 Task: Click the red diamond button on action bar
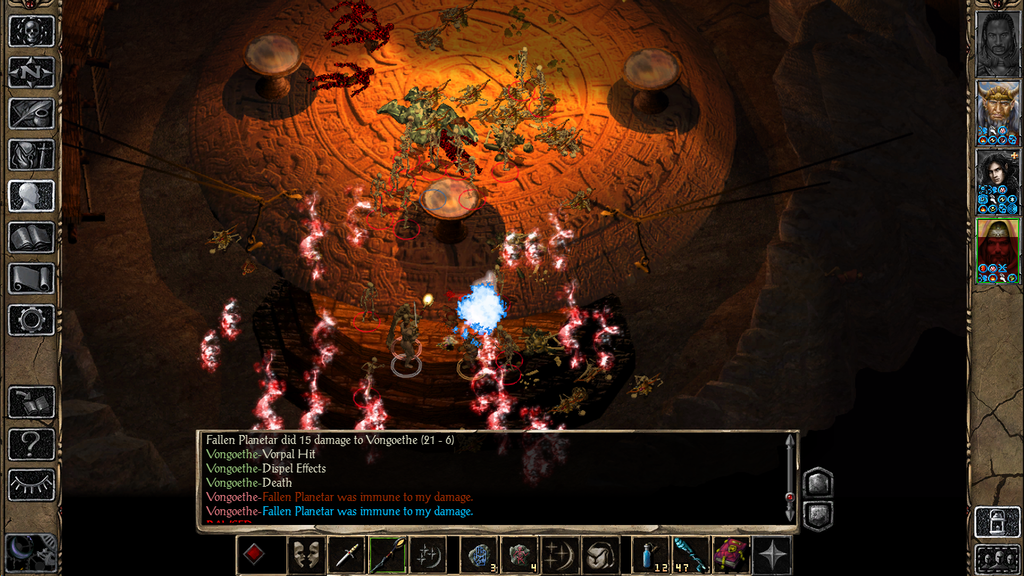pyautogui.click(x=256, y=555)
